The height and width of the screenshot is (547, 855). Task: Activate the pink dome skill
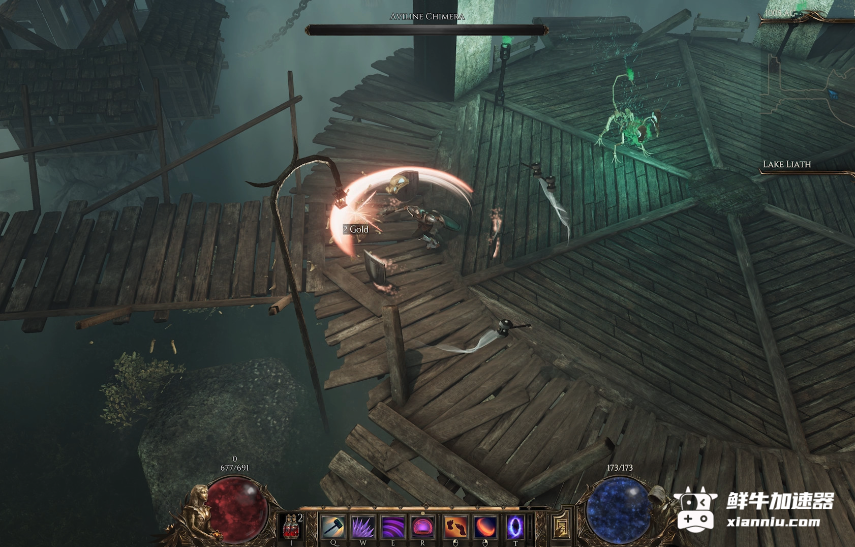(424, 525)
